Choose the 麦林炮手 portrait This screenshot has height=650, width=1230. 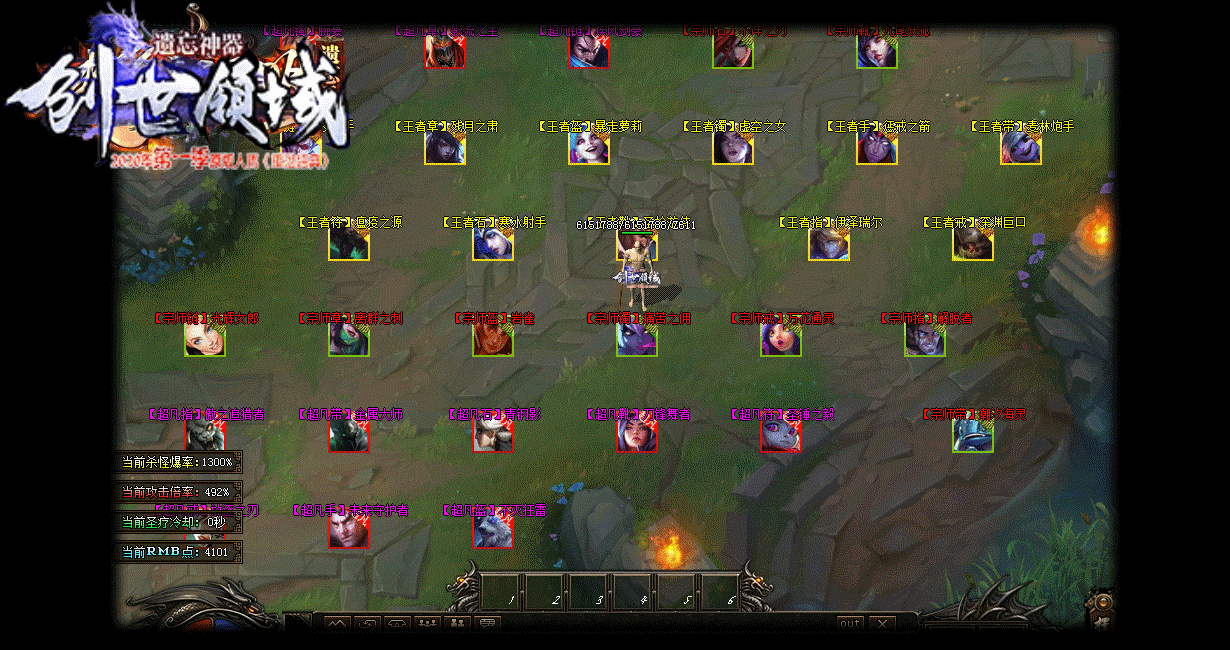(x=1021, y=148)
